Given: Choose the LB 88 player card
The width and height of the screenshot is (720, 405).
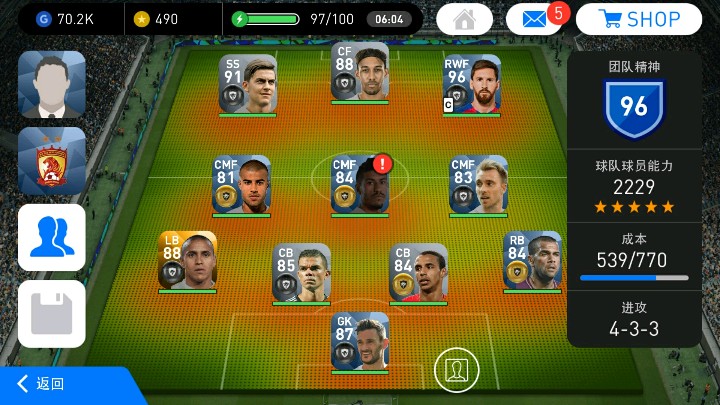Looking at the screenshot, I should [187, 260].
